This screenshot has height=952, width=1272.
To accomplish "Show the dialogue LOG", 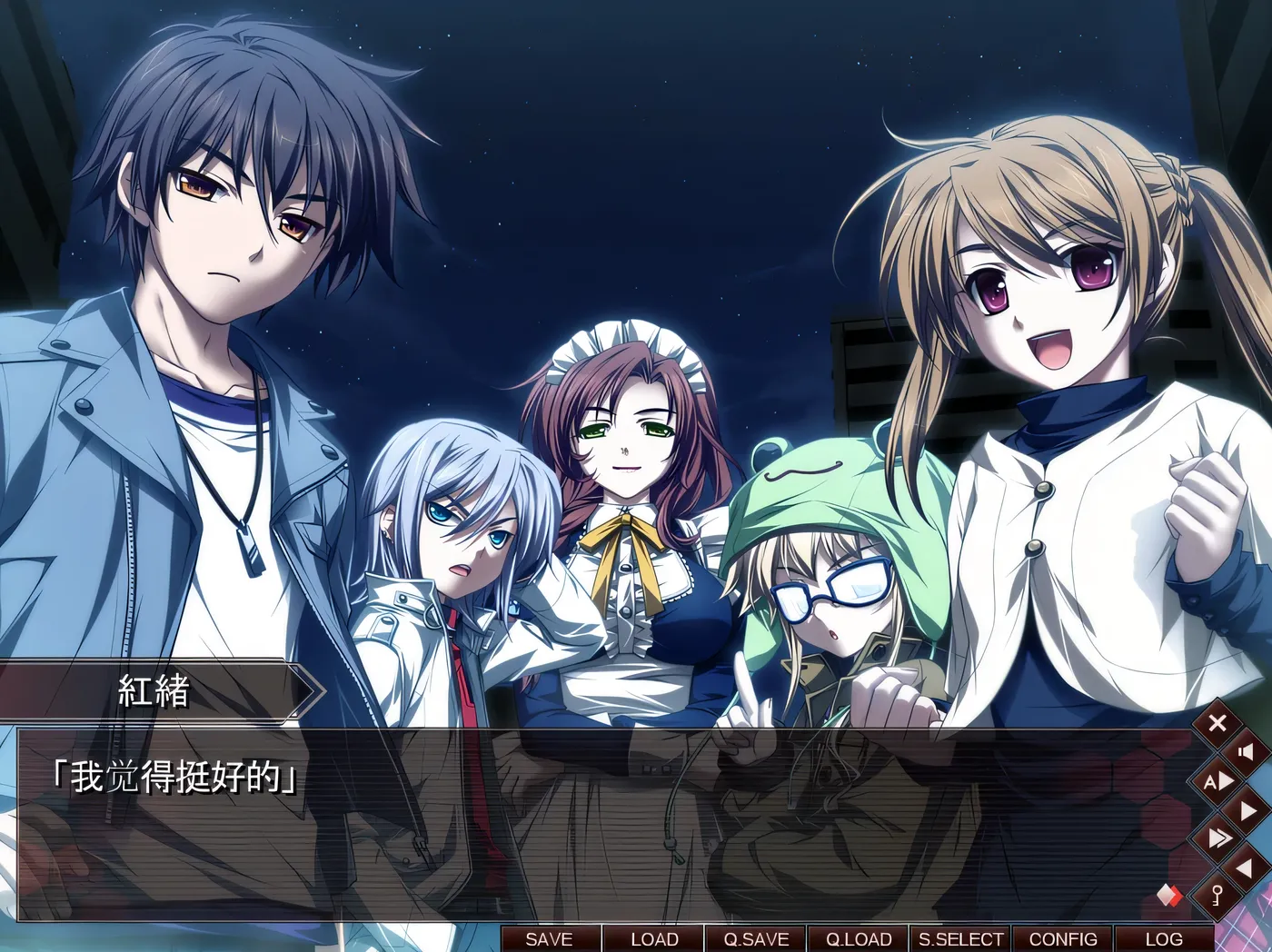I will [x=1164, y=939].
